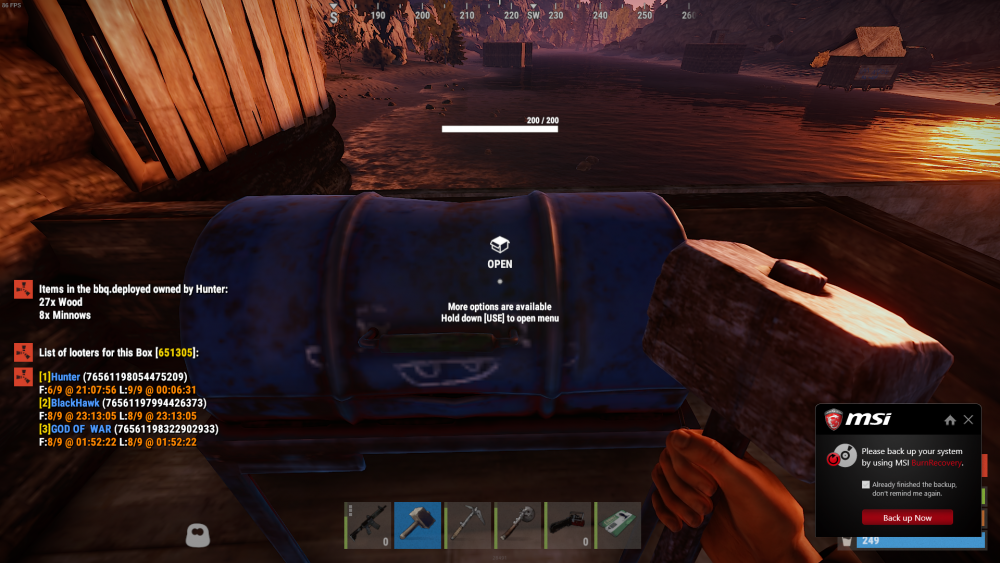Equip the pickaxe from the hotbar
1000x563 pixels.
468,525
